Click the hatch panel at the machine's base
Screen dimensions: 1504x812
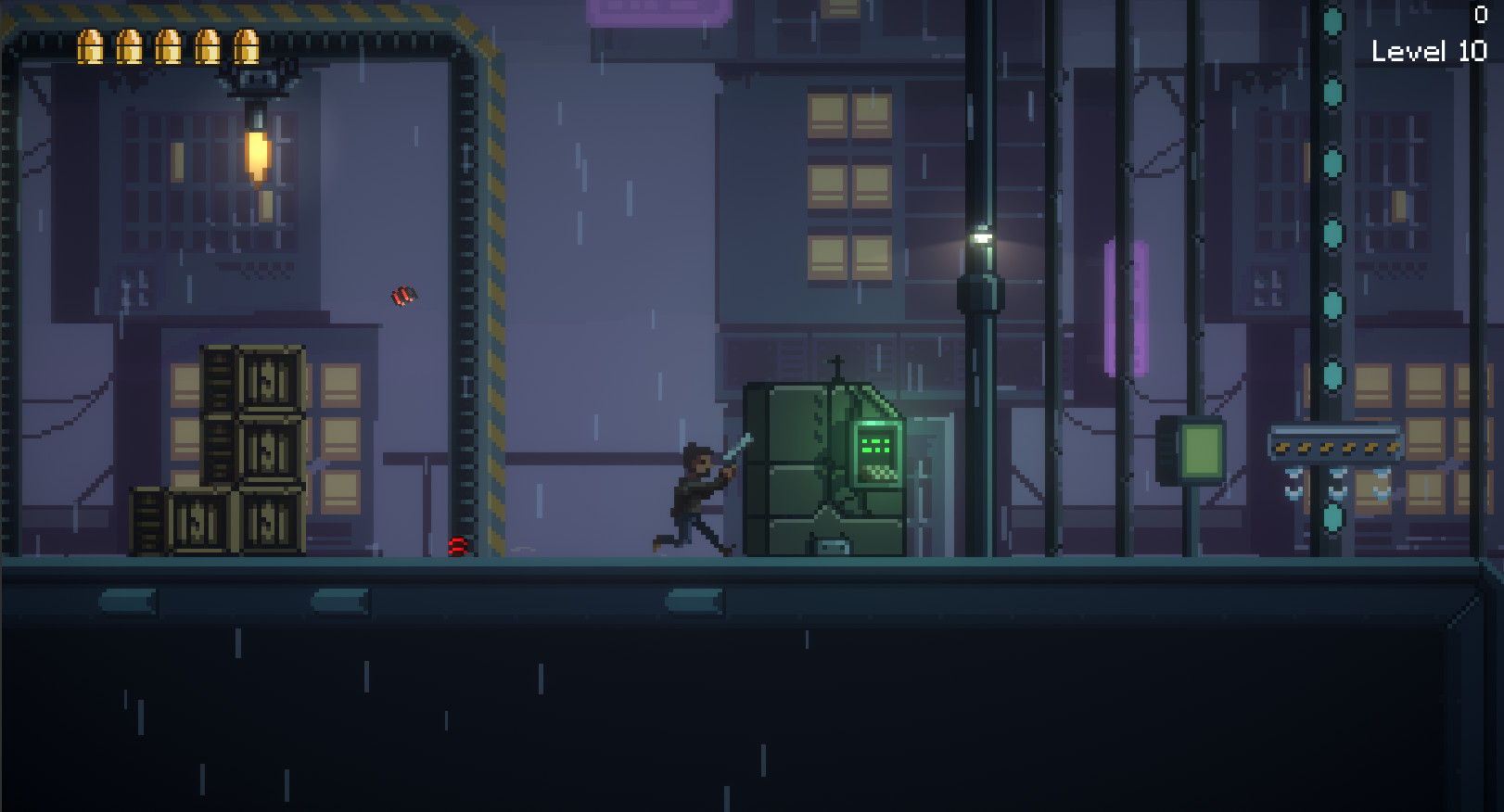click(830, 547)
